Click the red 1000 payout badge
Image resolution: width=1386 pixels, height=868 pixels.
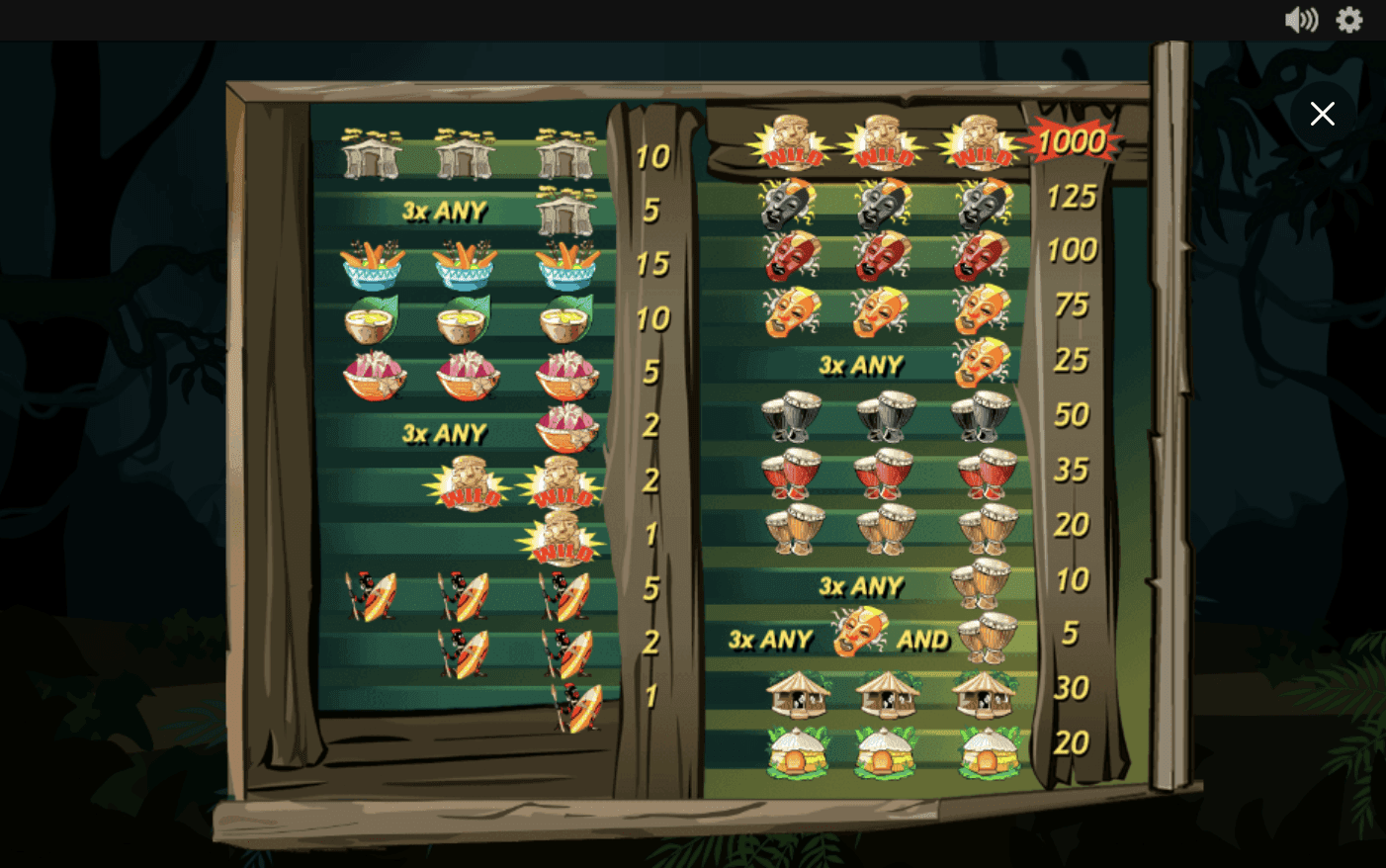point(1071,139)
